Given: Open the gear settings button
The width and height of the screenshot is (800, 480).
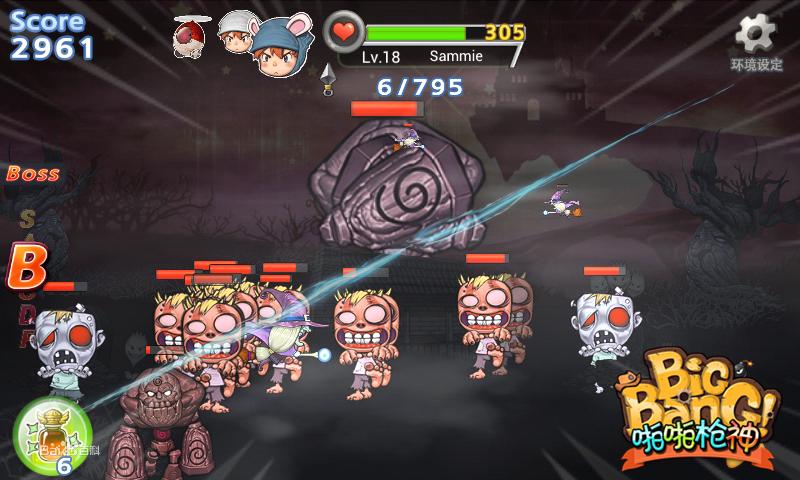Looking at the screenshot, I should pyautogui.click(x=757, y=38).
